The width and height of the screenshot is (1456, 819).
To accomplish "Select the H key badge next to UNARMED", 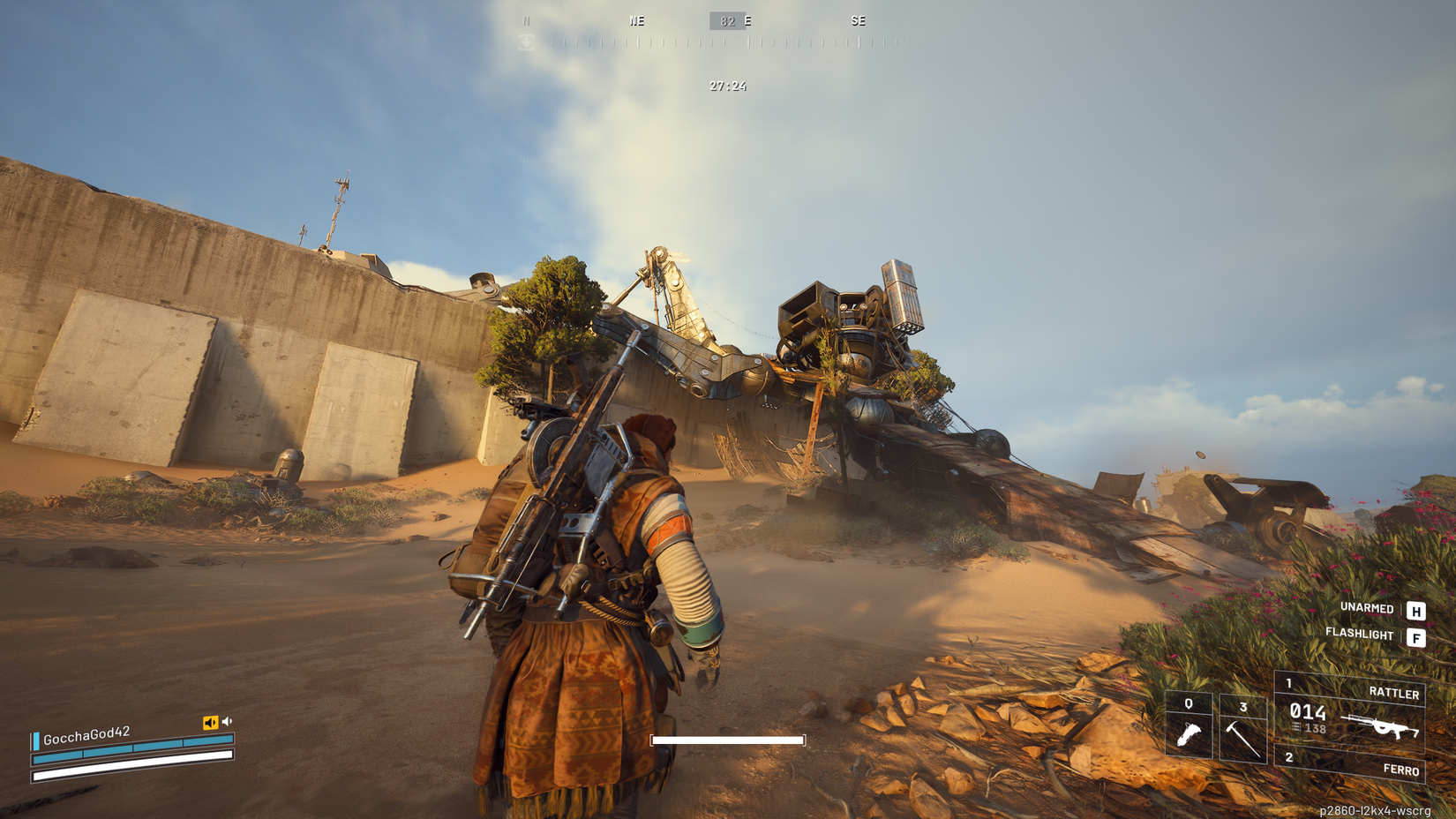I will click(1417, 609).
